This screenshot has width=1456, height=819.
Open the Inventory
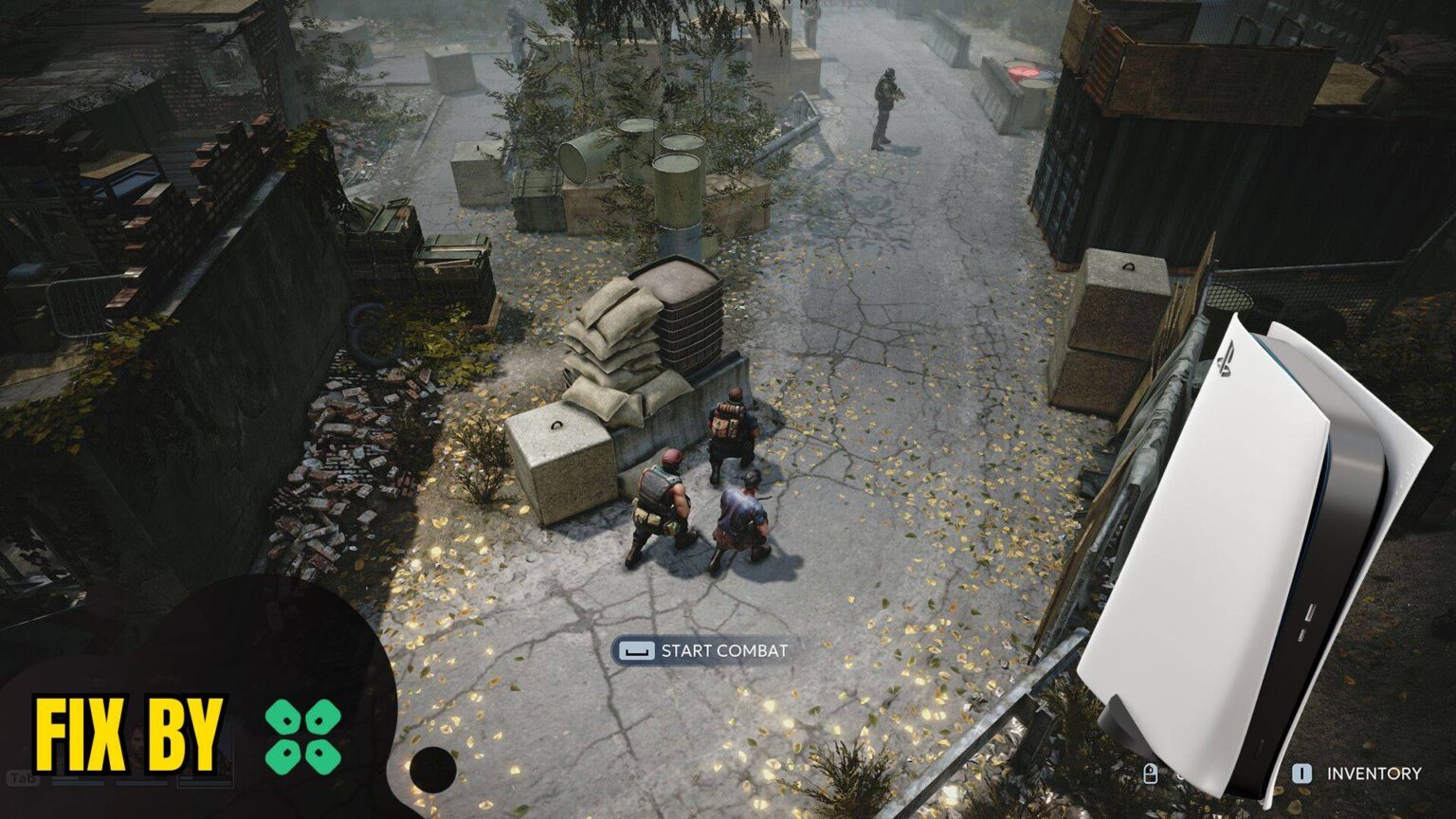(1357, 773)
